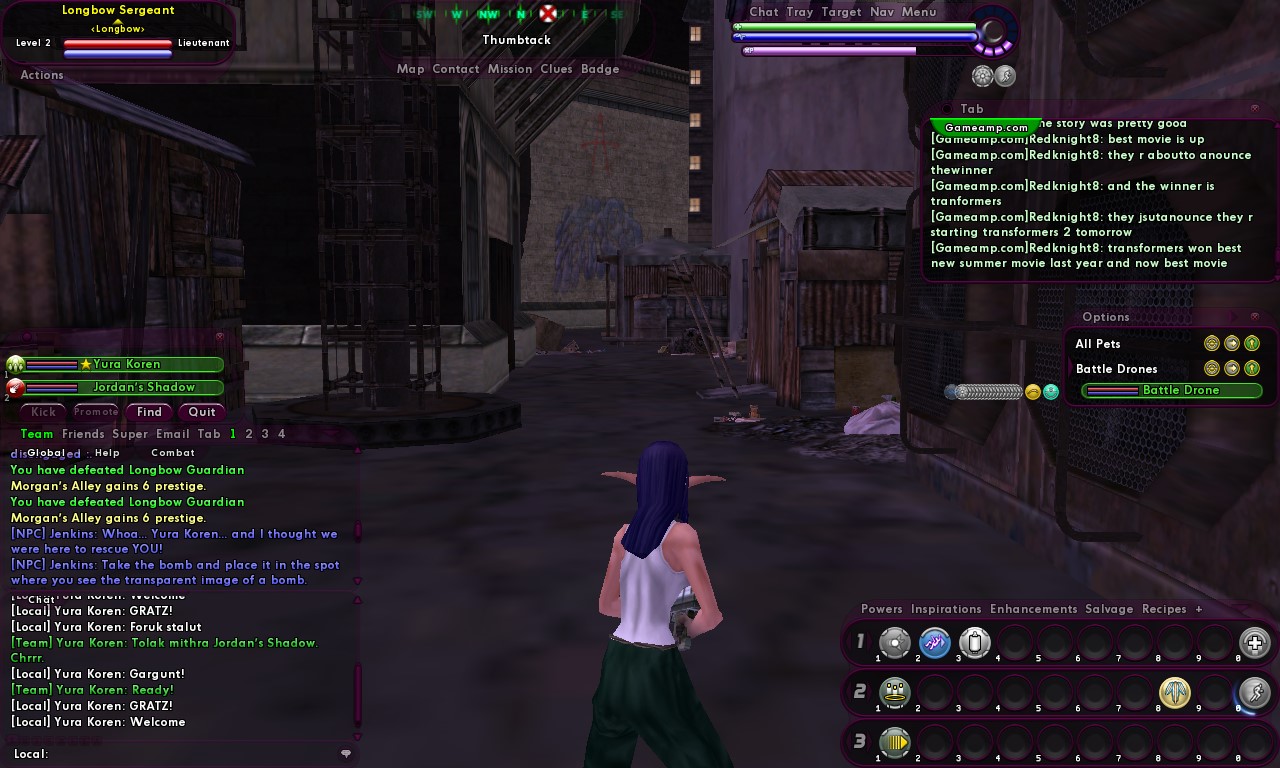Open the Recipes list
The width and height of the screenshot is (1280, 768).
coord(1164,609)
